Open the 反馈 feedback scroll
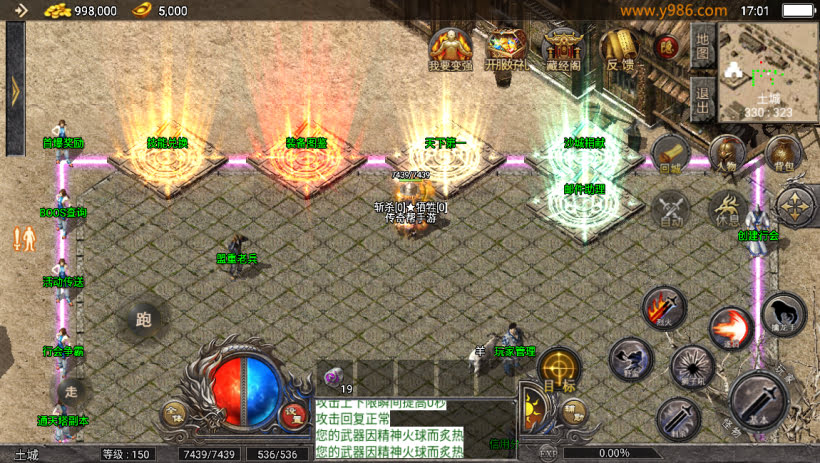820x463 pixels. [x=620, y=48]
